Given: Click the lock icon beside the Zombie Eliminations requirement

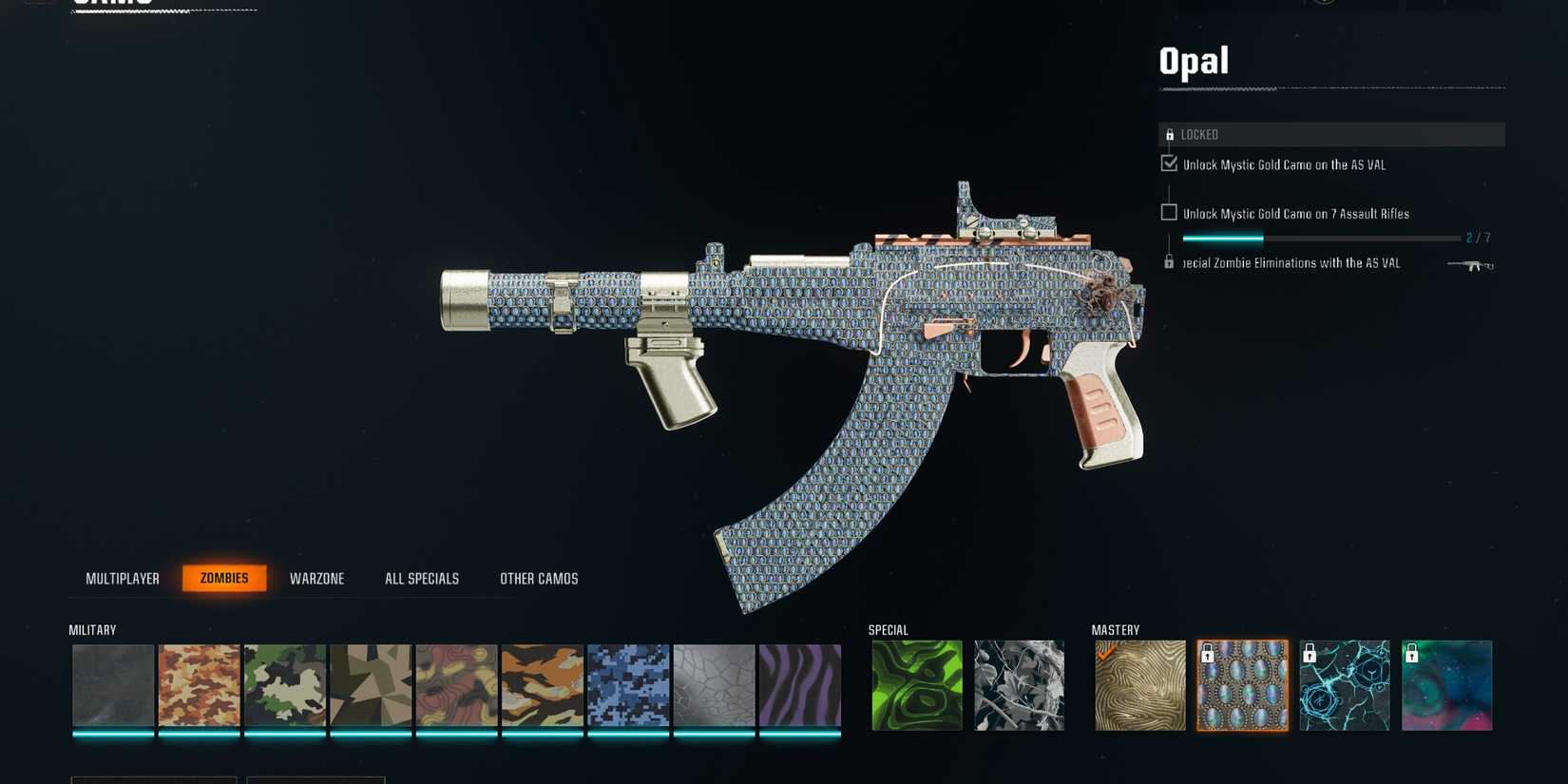Looking at the screenshot, I should [1170, 260].
